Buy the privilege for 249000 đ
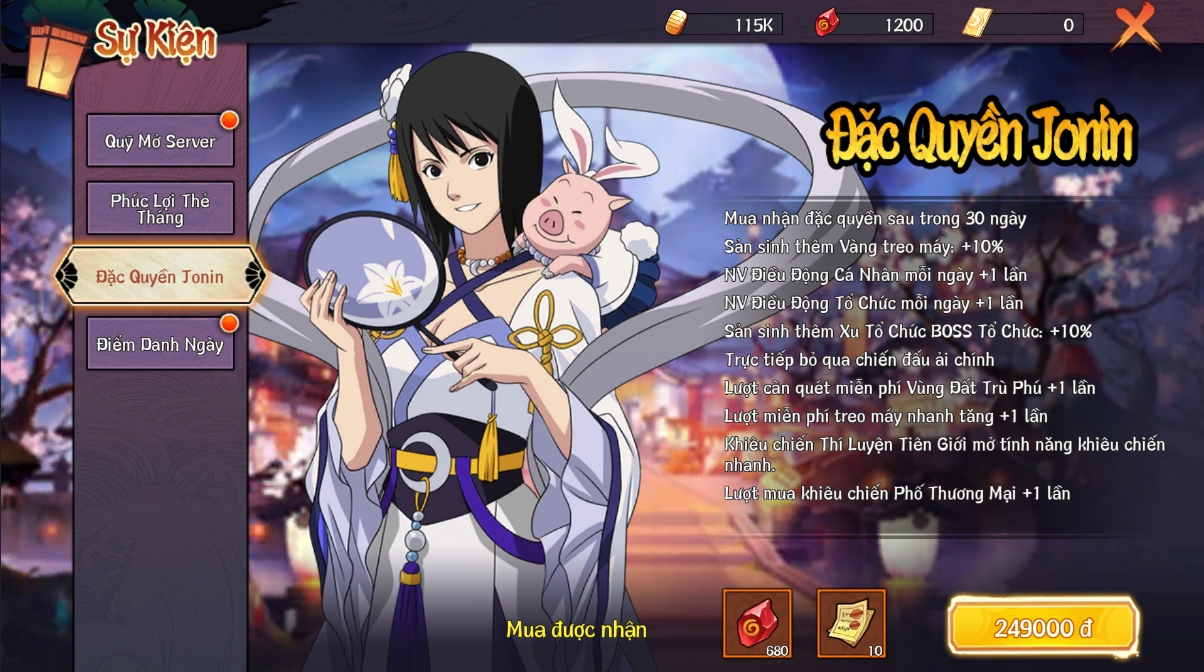Screen dimensions: 1204x672 (x=1043, y=628)
